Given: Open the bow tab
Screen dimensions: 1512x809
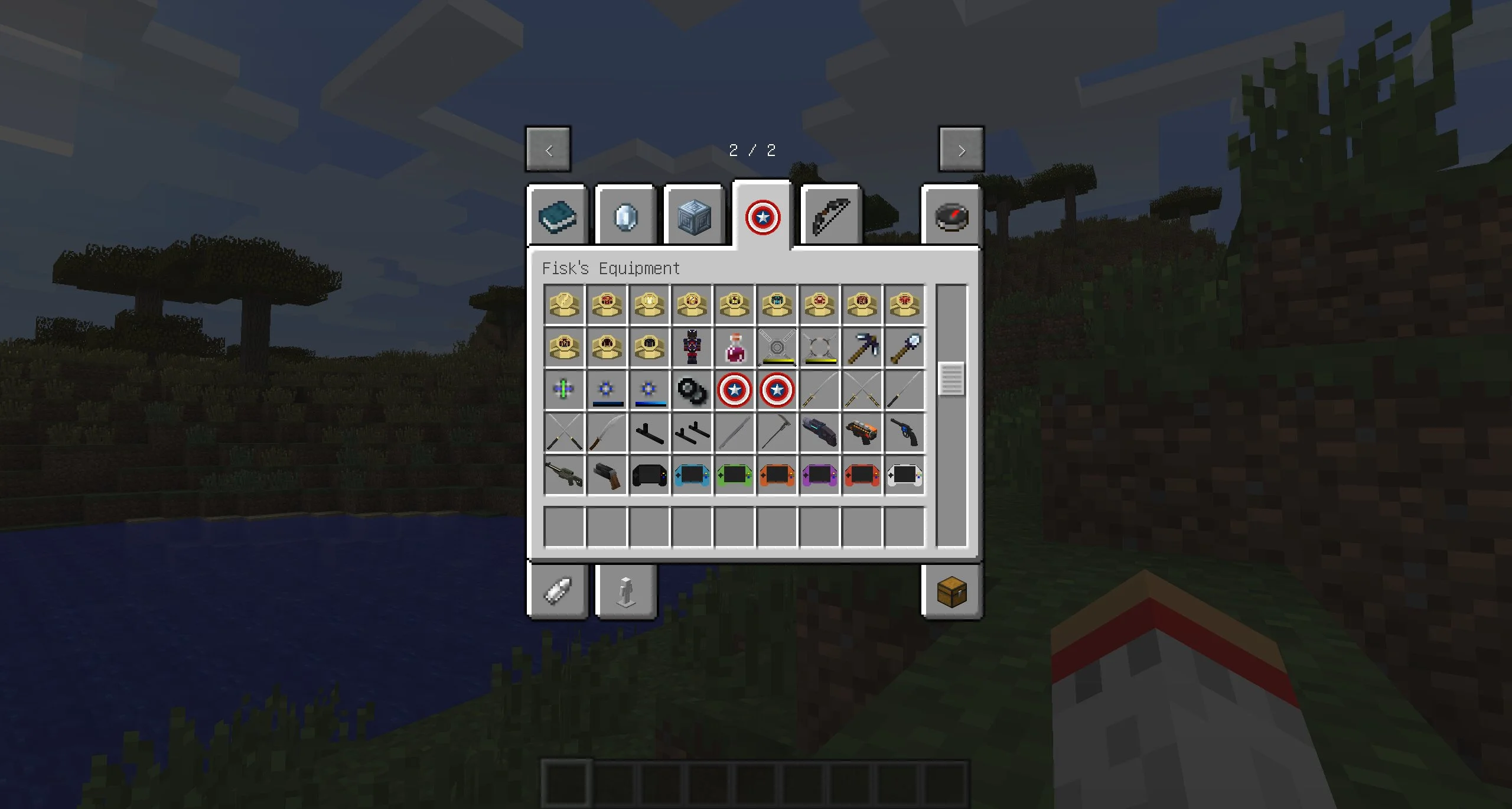Looking at the screenshot, I should click(830, 217).
